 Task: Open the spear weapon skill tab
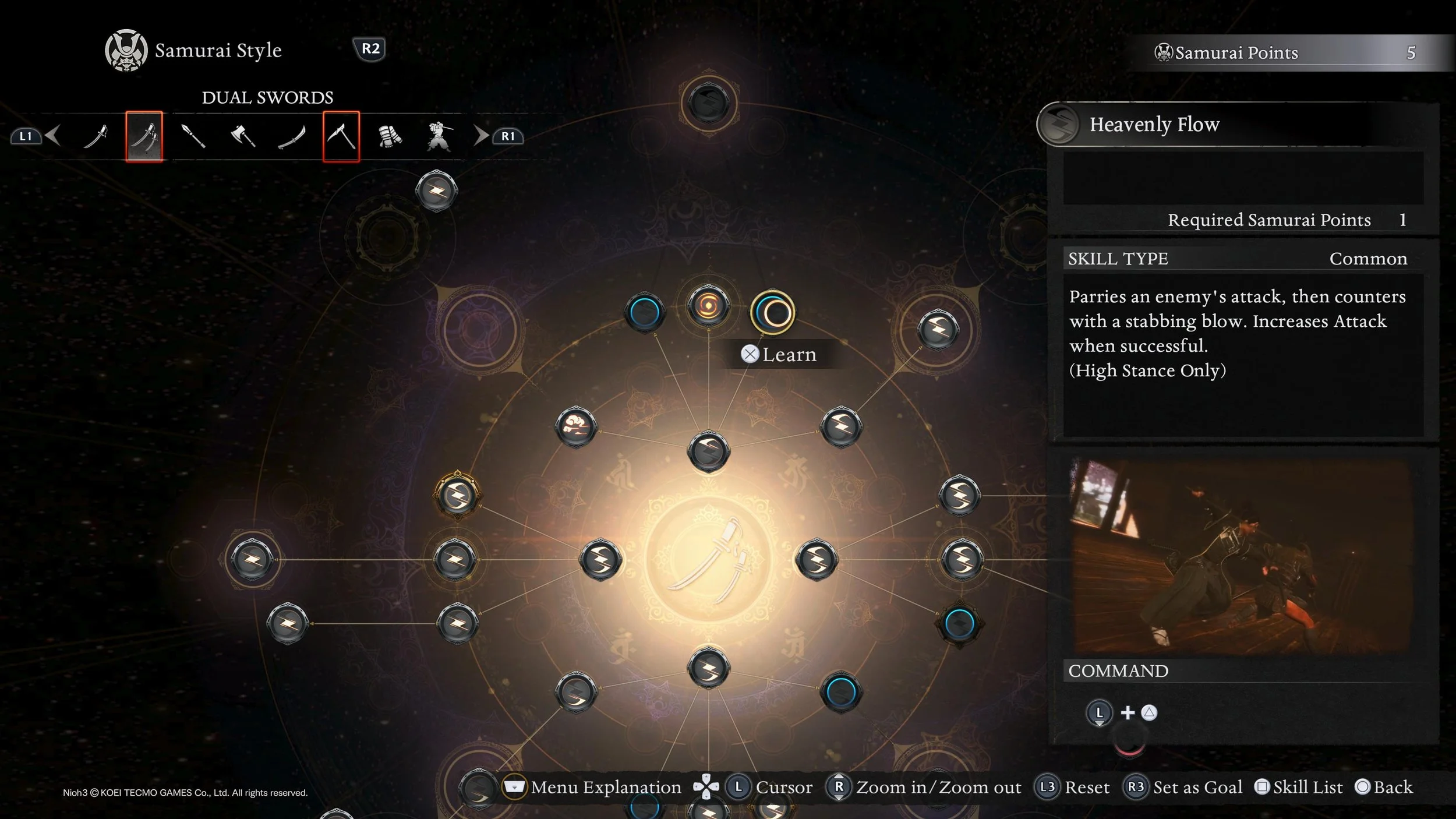tap(193, 137)
